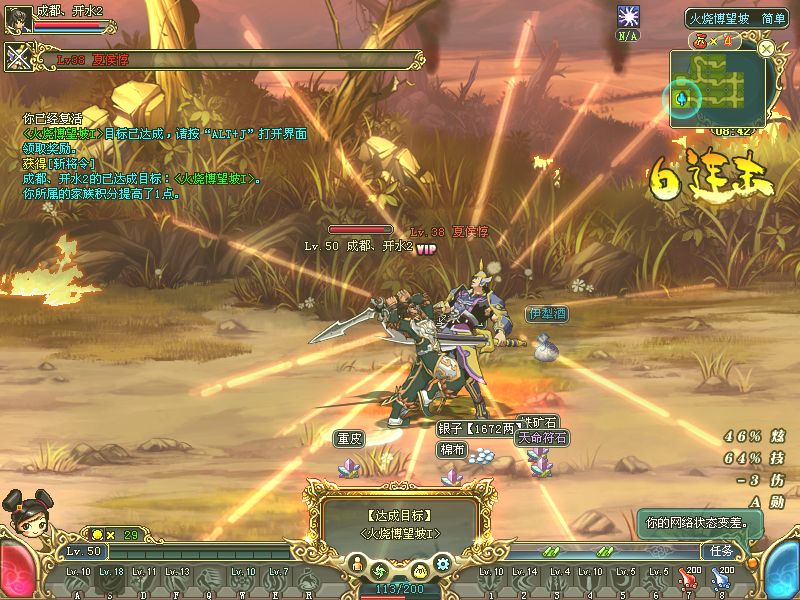Image resolution: width=800 pixels, height=600 pixels.
Task: Open the blue gear settings button
Action: tap(445, 568)
